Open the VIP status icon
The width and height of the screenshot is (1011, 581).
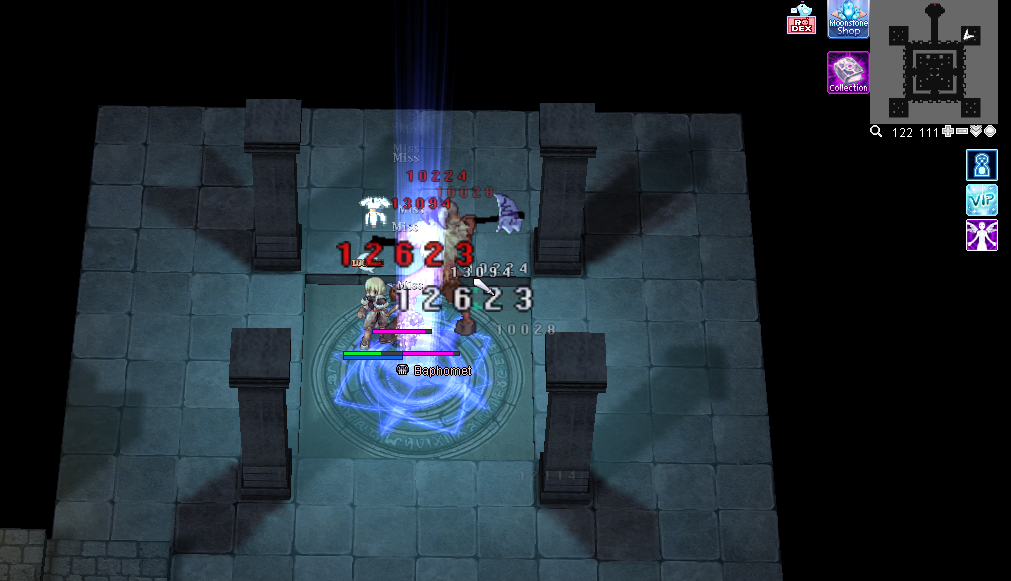(x=981, y=200)
